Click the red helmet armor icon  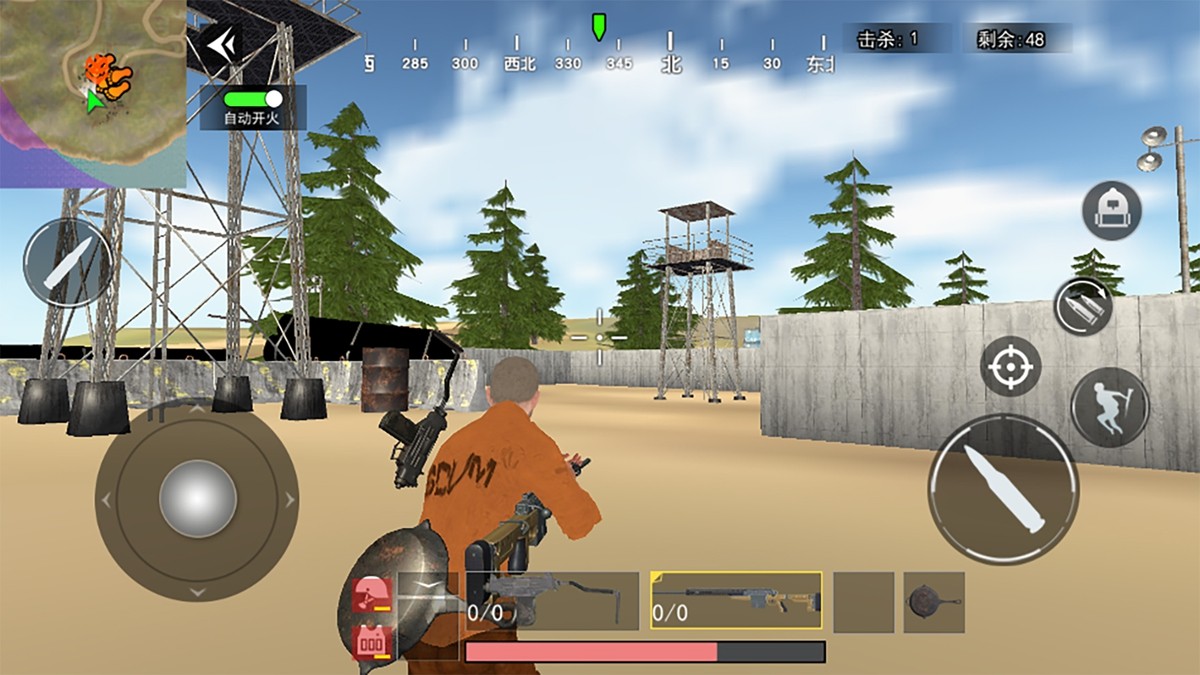(x=370, y=596)
